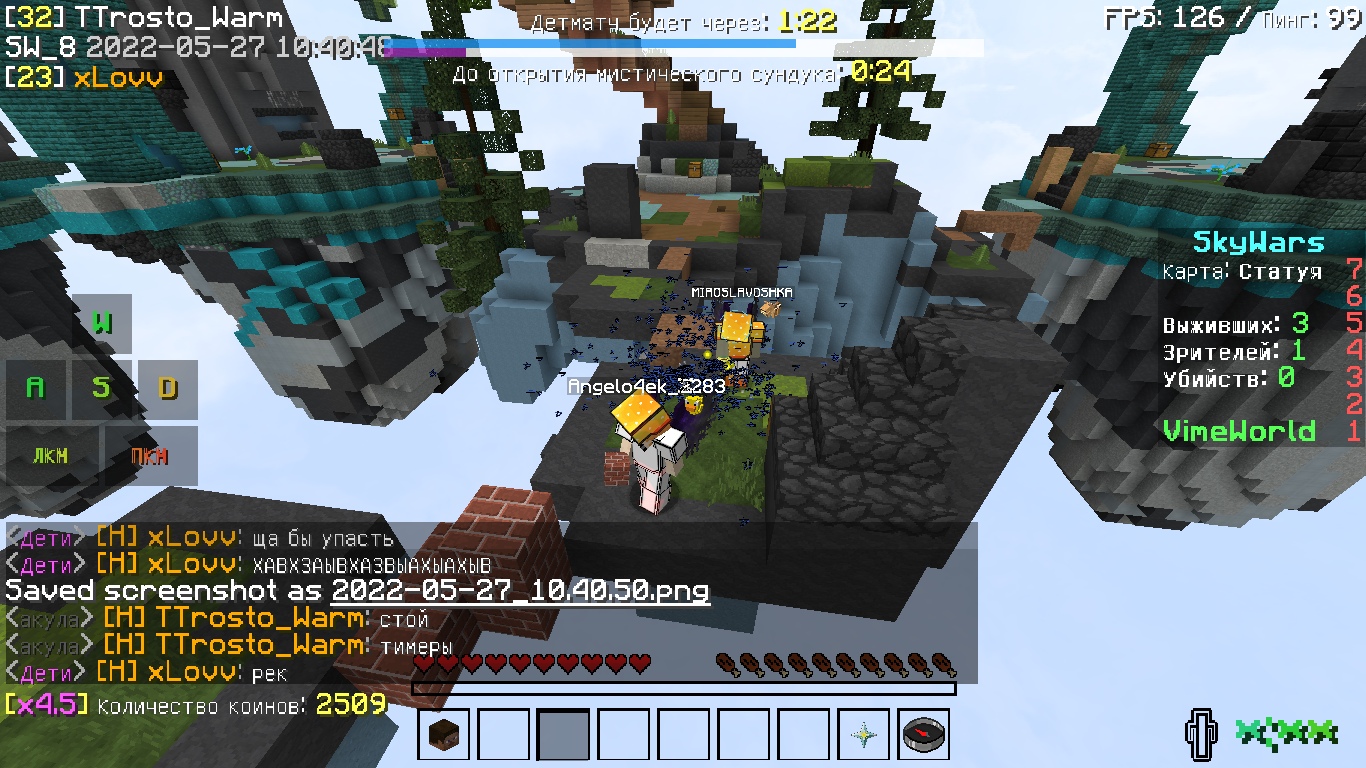Click the VimeWorld label on the scoreboard
Screen dimensions: 1366x768
pos(1239,430)
